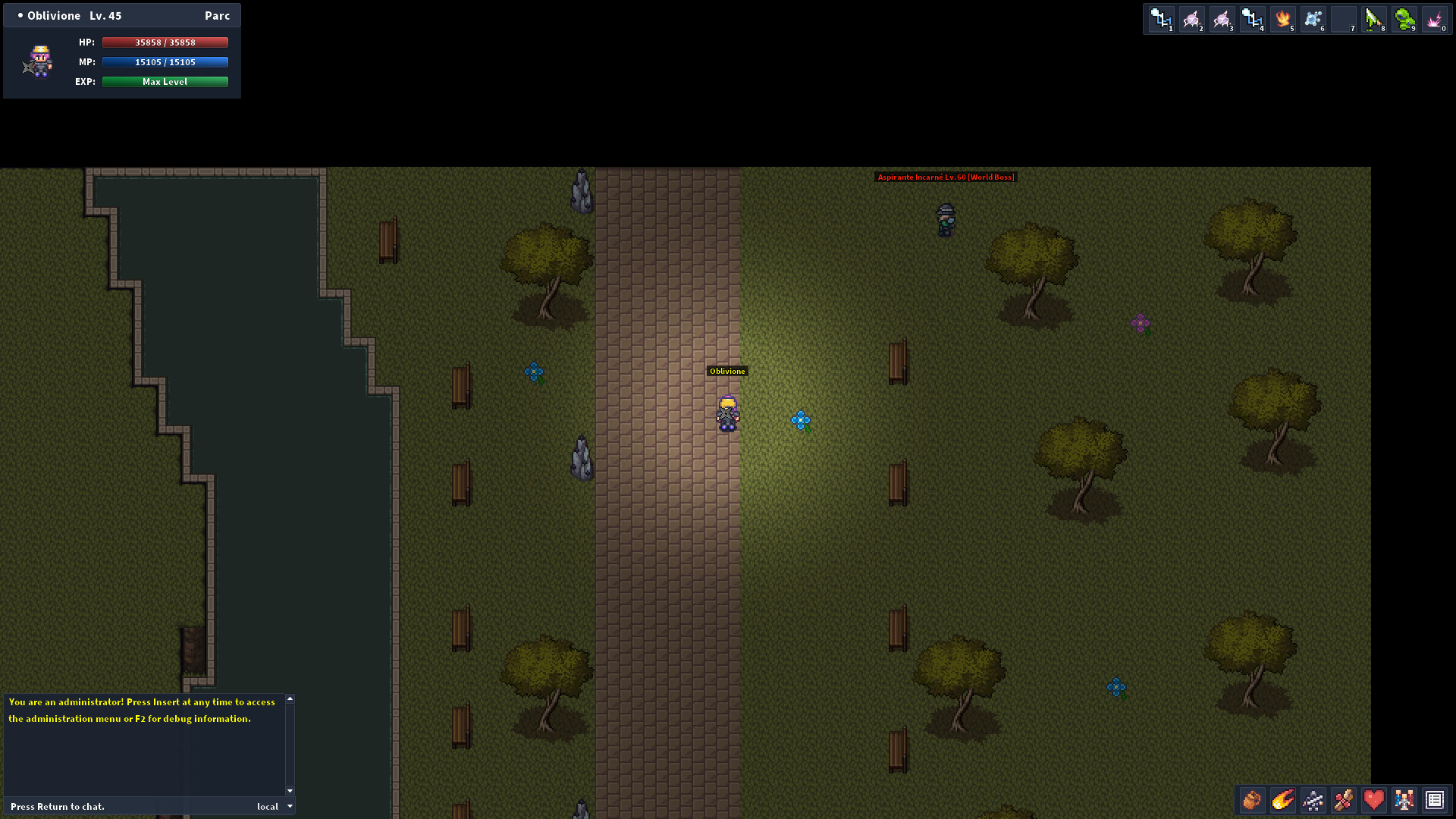Activate the green dagger skill in slot 8
This screenshot has width=1456, height=819.
coord(1373,19)
